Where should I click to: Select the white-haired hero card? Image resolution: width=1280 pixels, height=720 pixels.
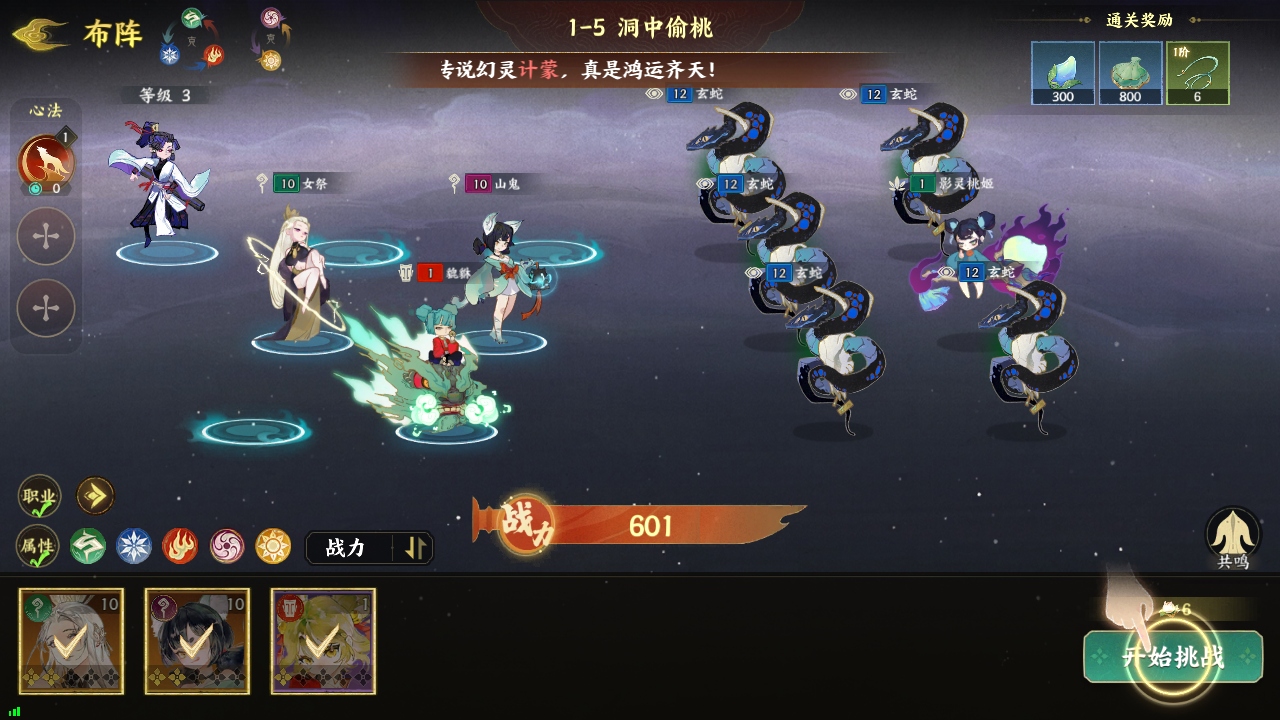[71, 641]
